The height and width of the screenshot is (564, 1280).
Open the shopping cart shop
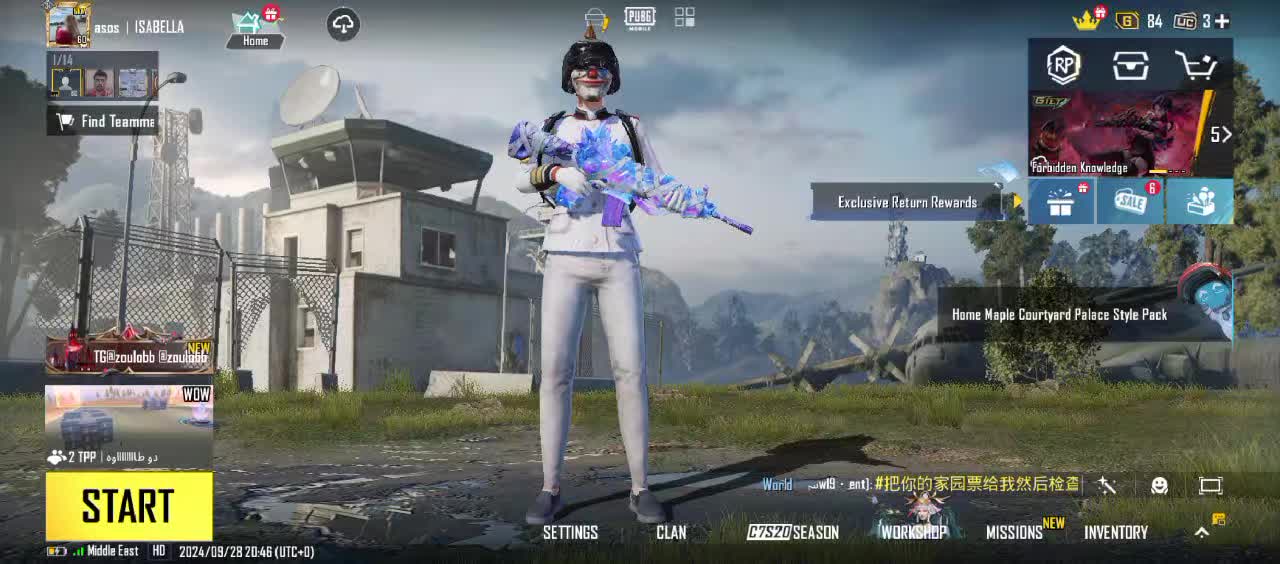coord(1195,66)
